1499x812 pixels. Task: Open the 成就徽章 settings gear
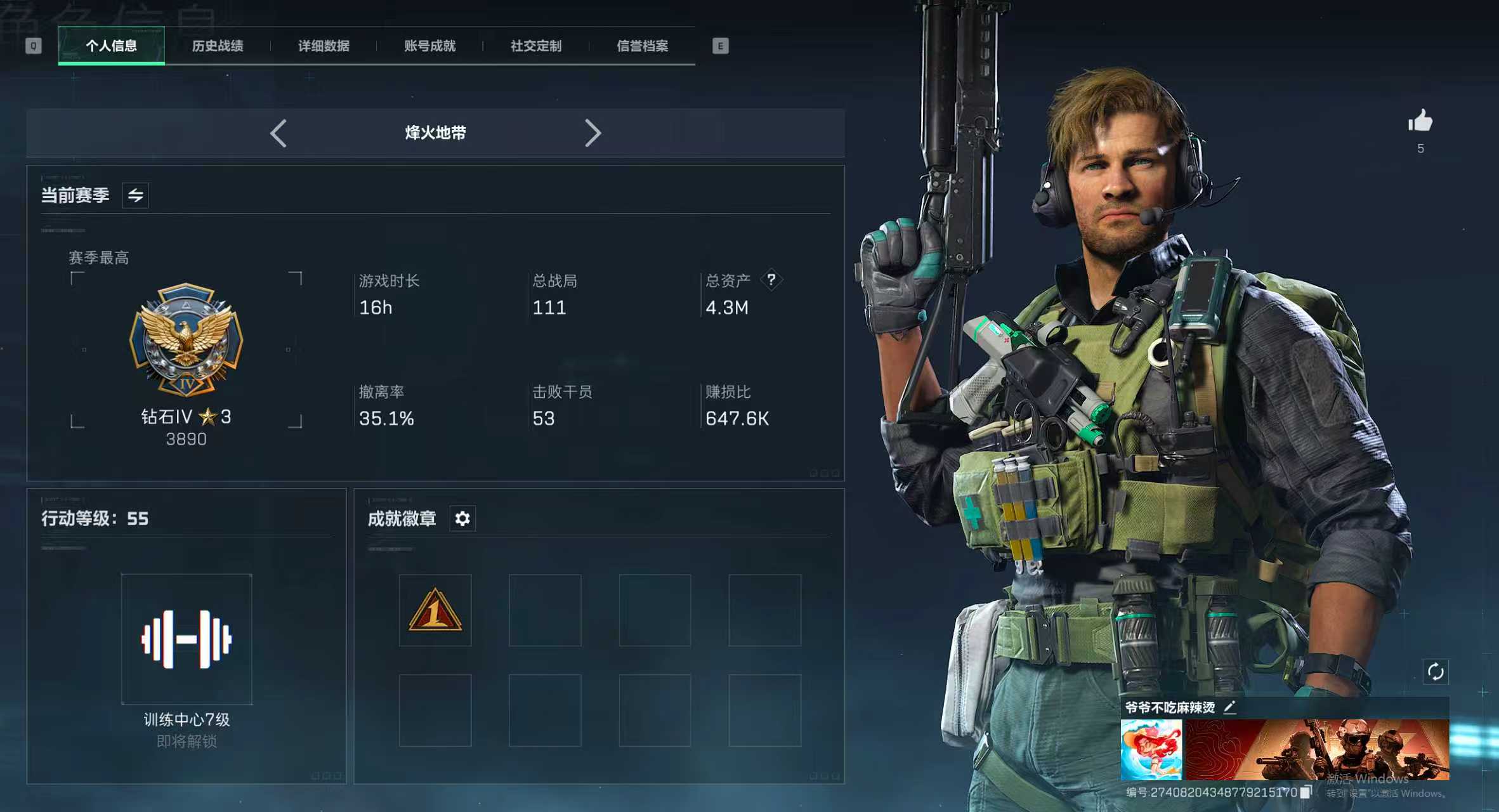(x=462, y=519)
